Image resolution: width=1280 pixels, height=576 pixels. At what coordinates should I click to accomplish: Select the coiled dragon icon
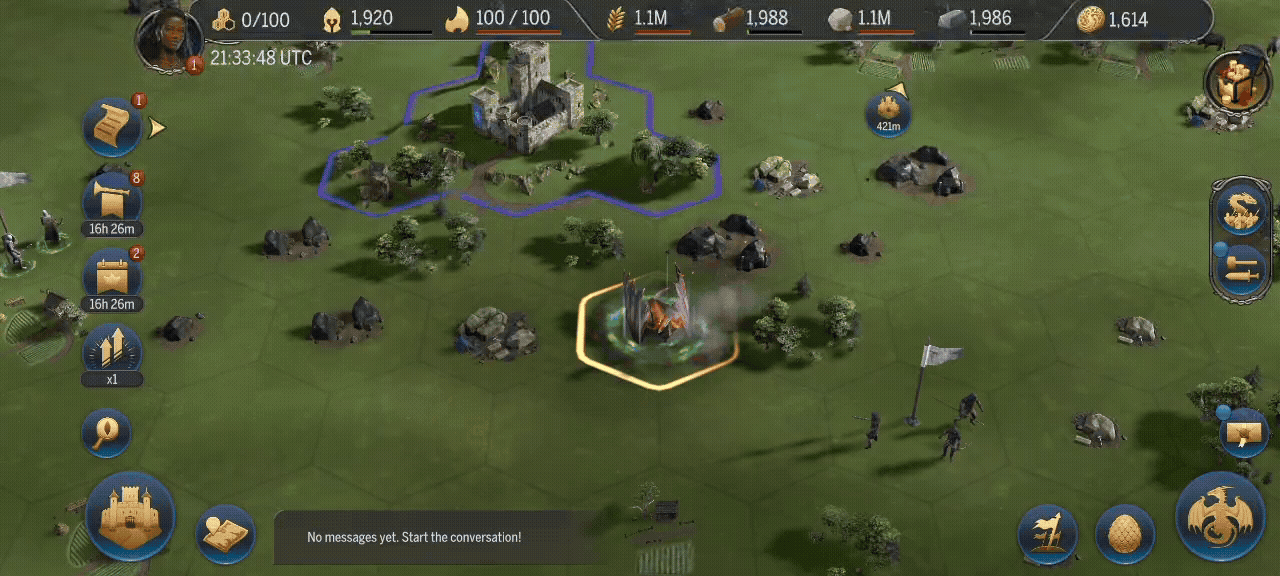point(1240,211)
